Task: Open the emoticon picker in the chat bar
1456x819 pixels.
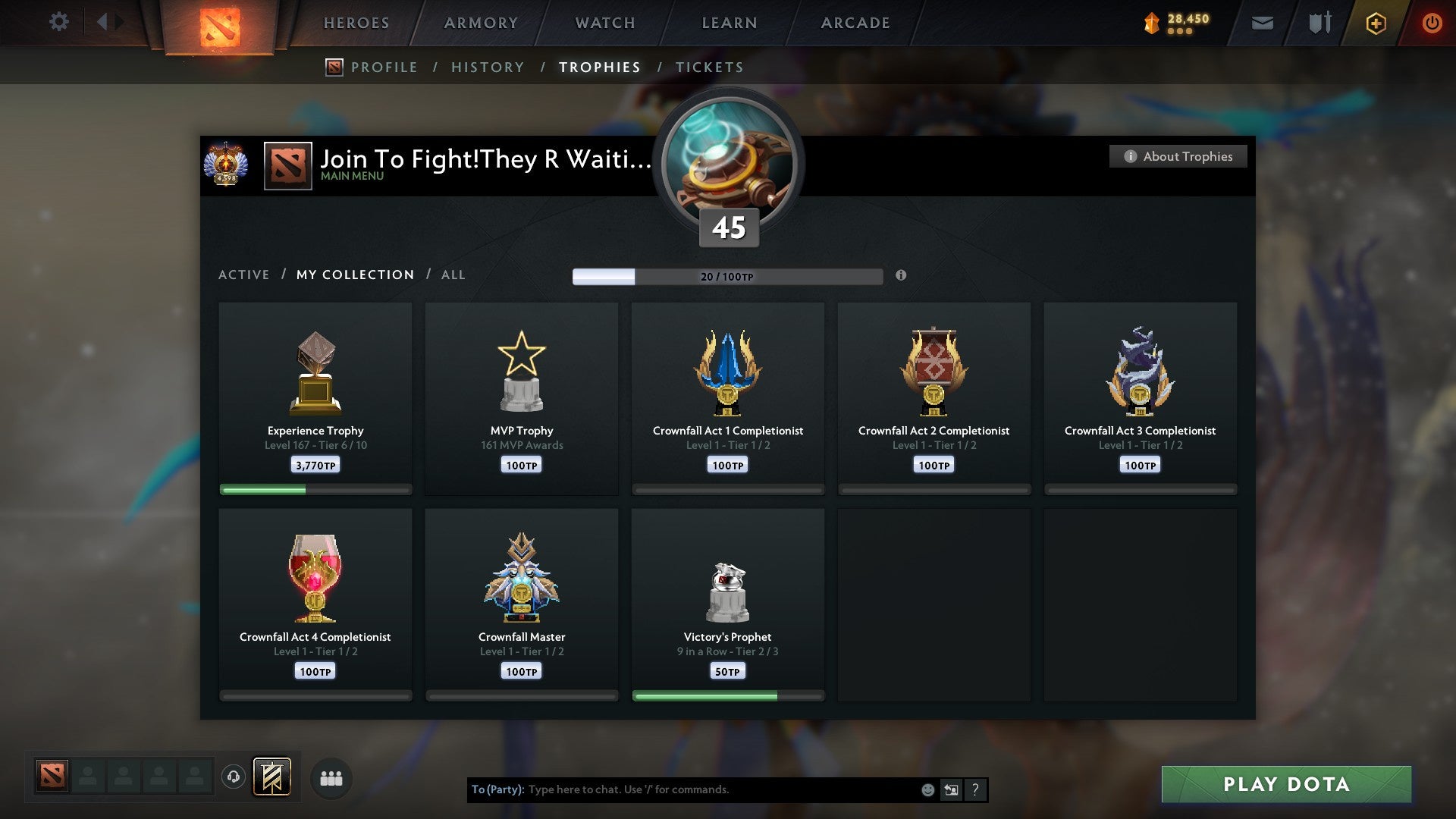Action: [x=929, y=789]
